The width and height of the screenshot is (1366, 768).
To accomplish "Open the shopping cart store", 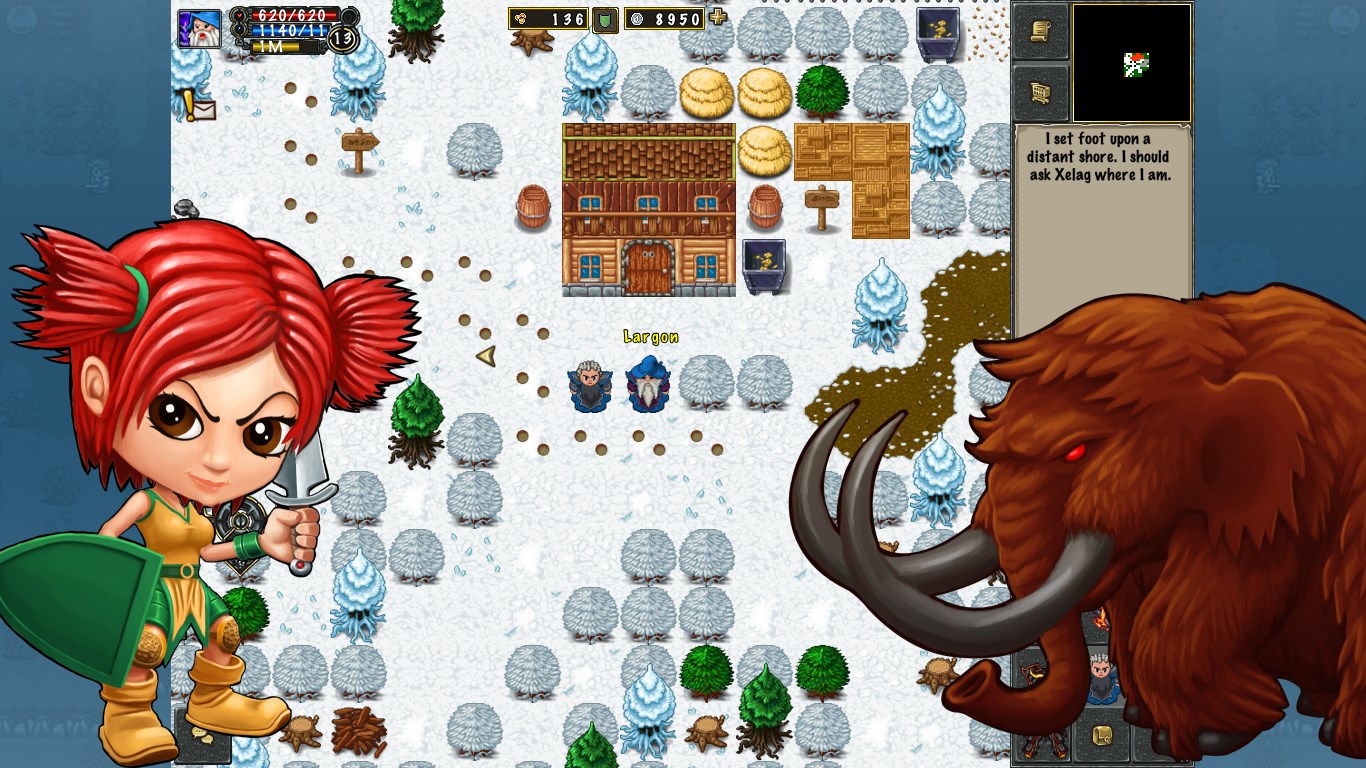I will (x=1041, y=93).
